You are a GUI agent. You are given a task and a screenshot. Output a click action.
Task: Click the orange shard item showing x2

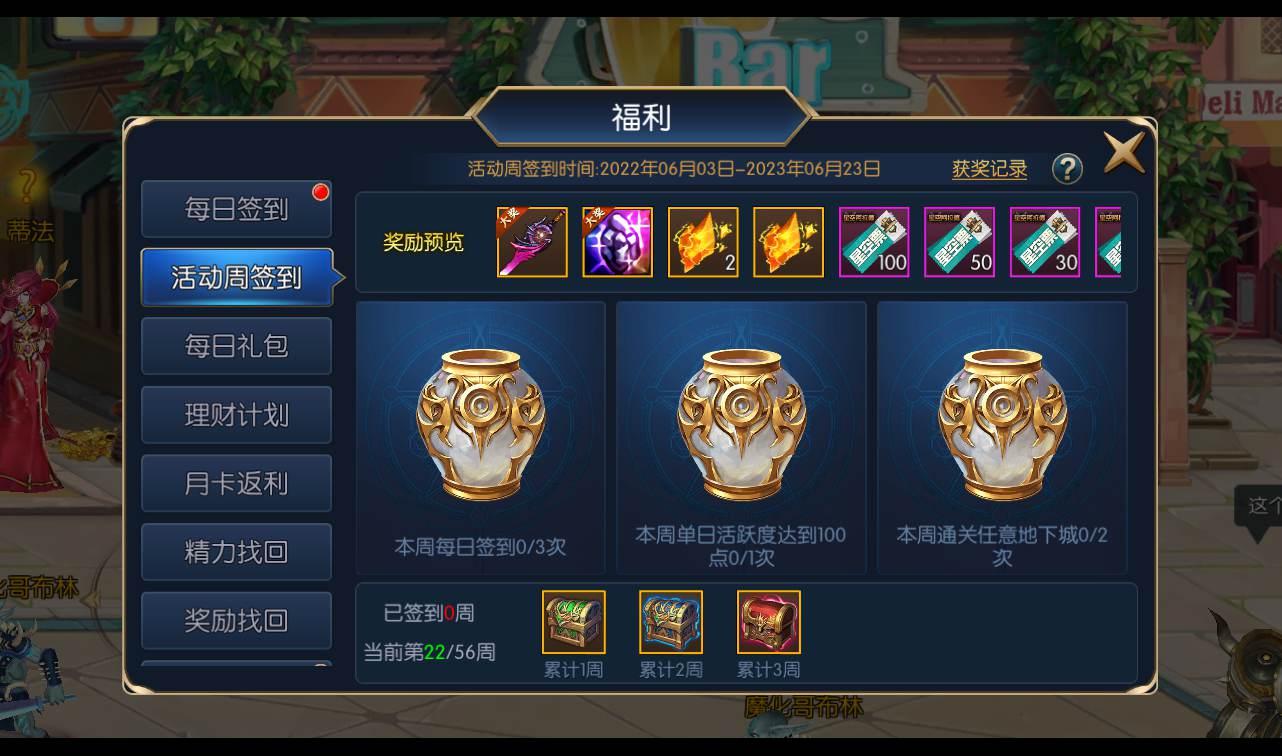point(703,241)
